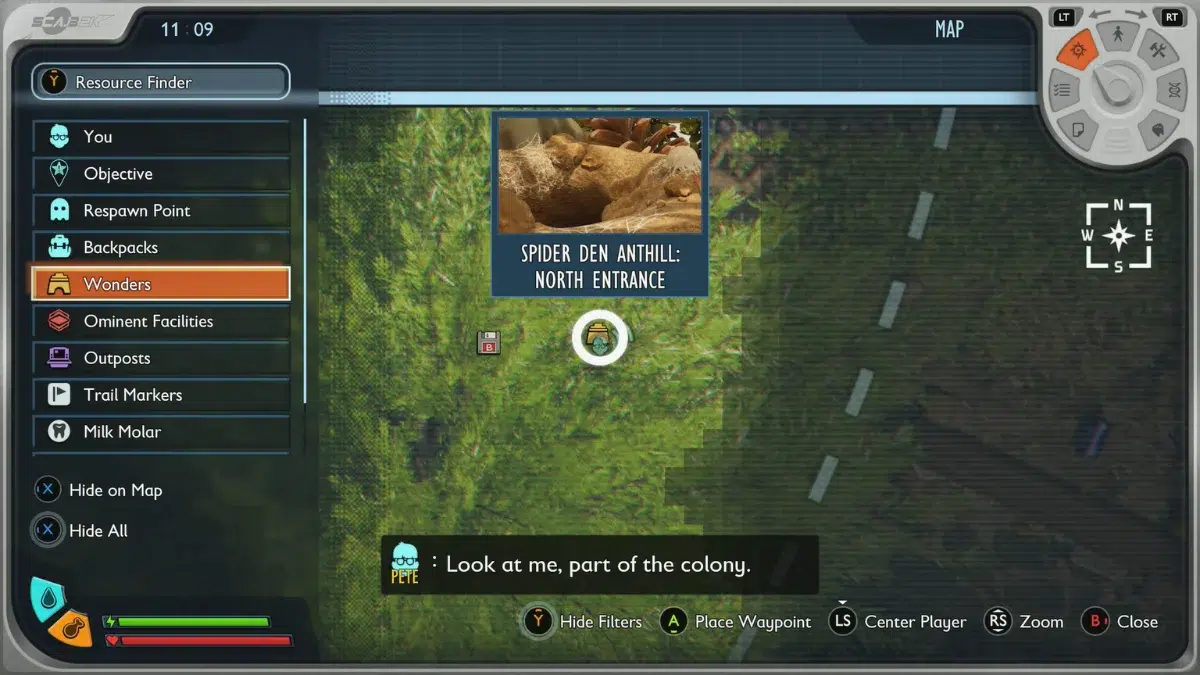Select the Respawn Point filter
Image resolution: width=1200 pixels, height=675 pixels.
(160, 211)
